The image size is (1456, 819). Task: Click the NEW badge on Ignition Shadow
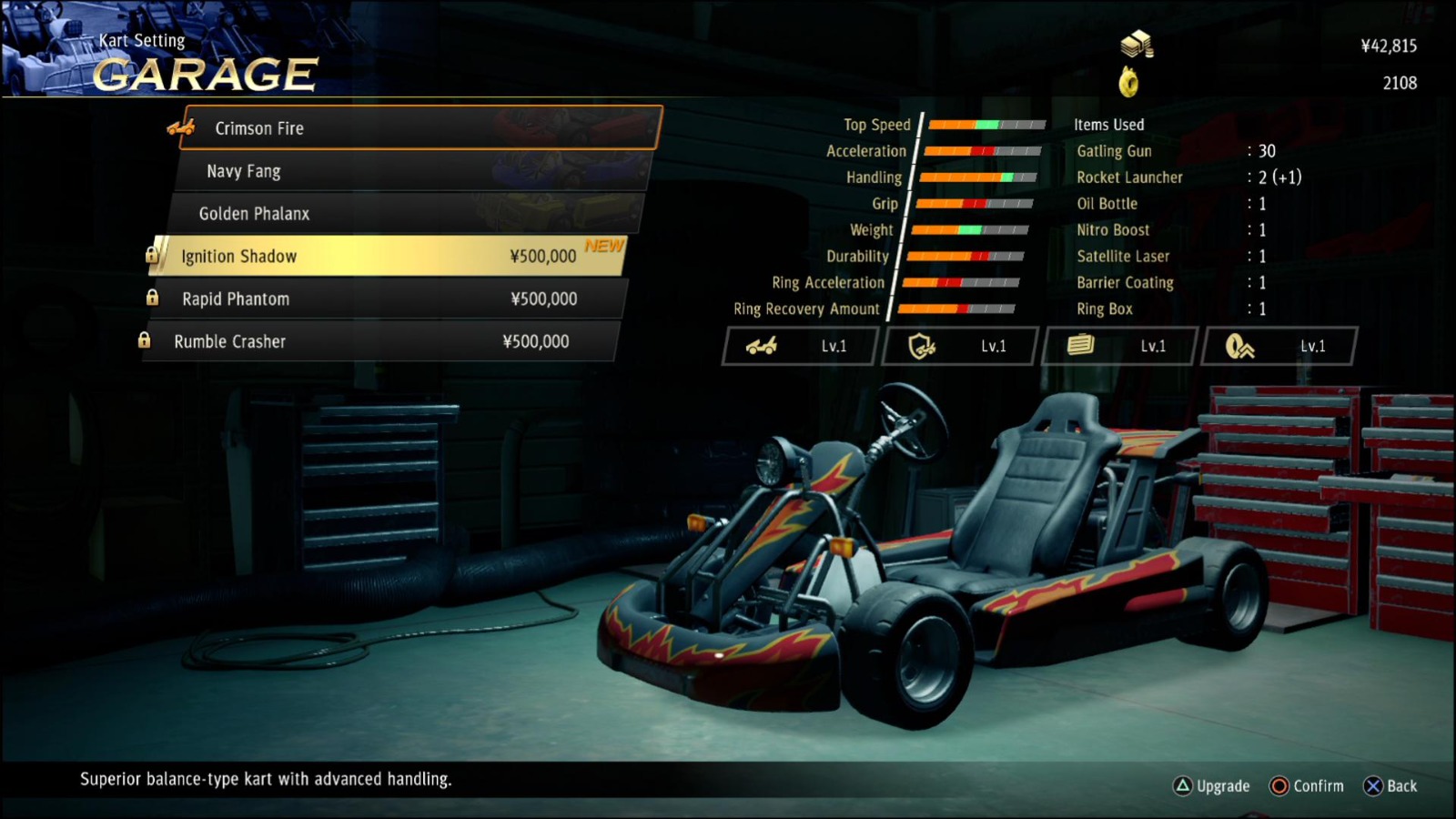602,246
